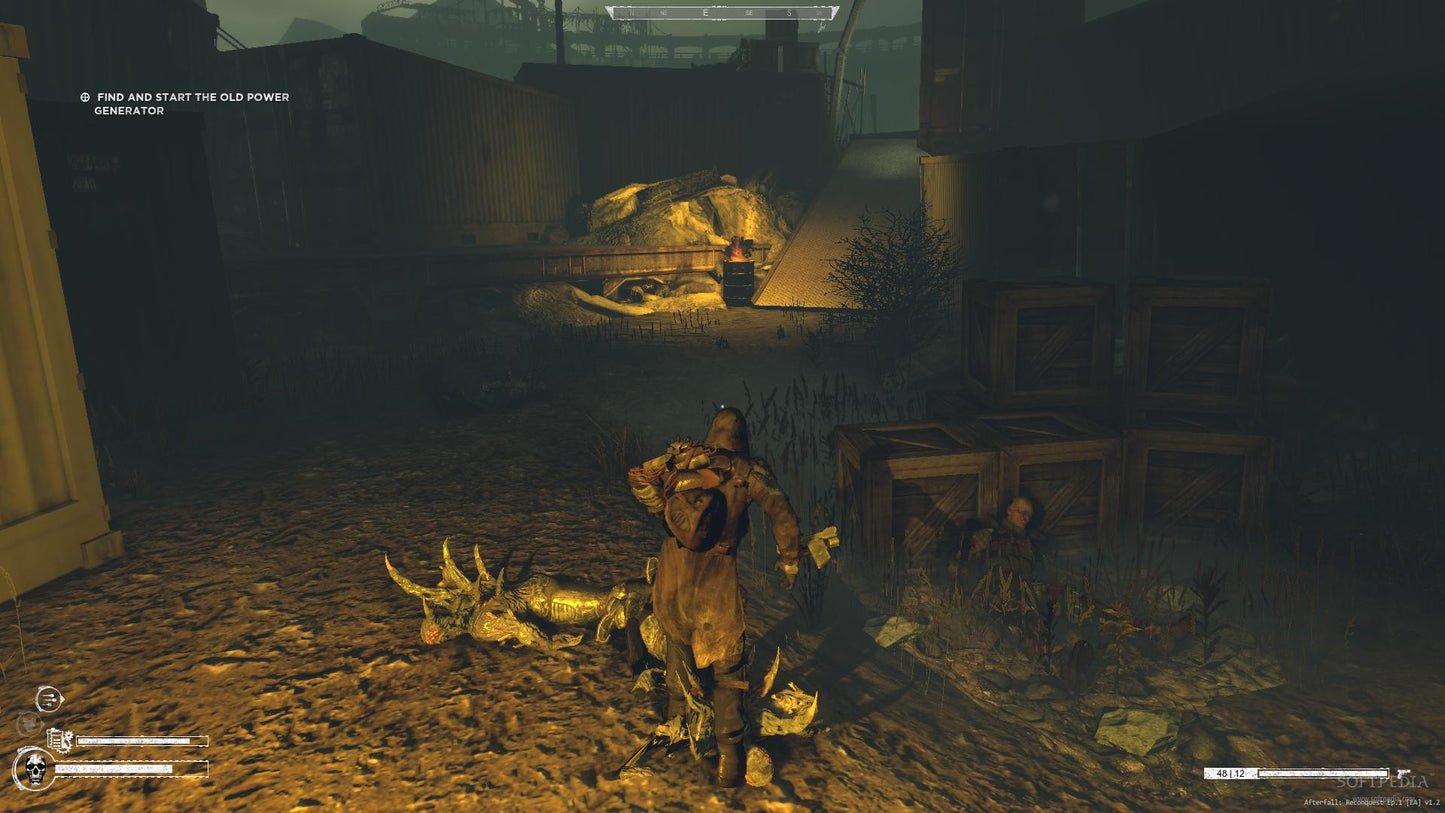Toggle the objective tracker visibility

click(190, 104)
